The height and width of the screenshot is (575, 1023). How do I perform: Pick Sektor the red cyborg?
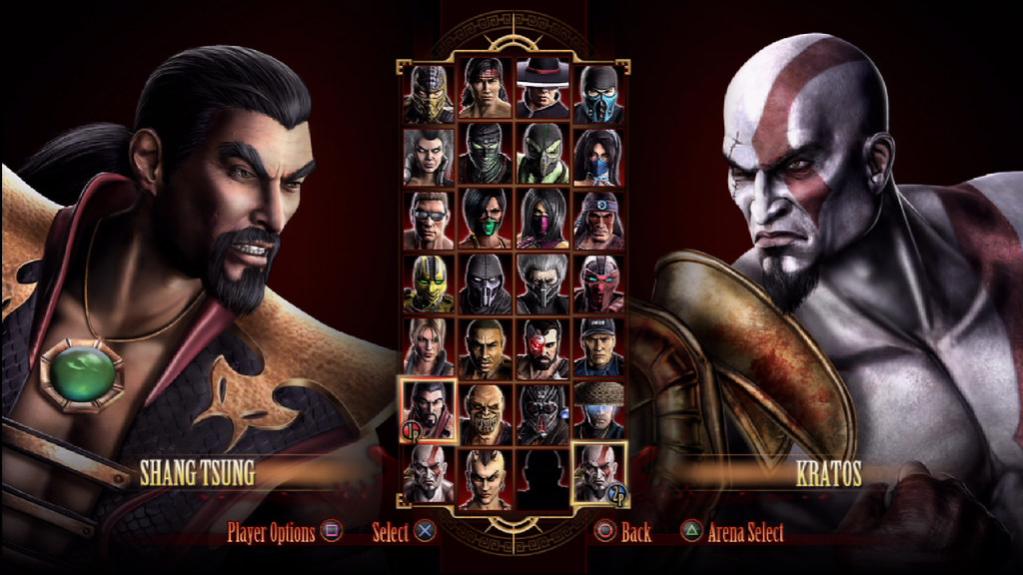pos(599,284)
